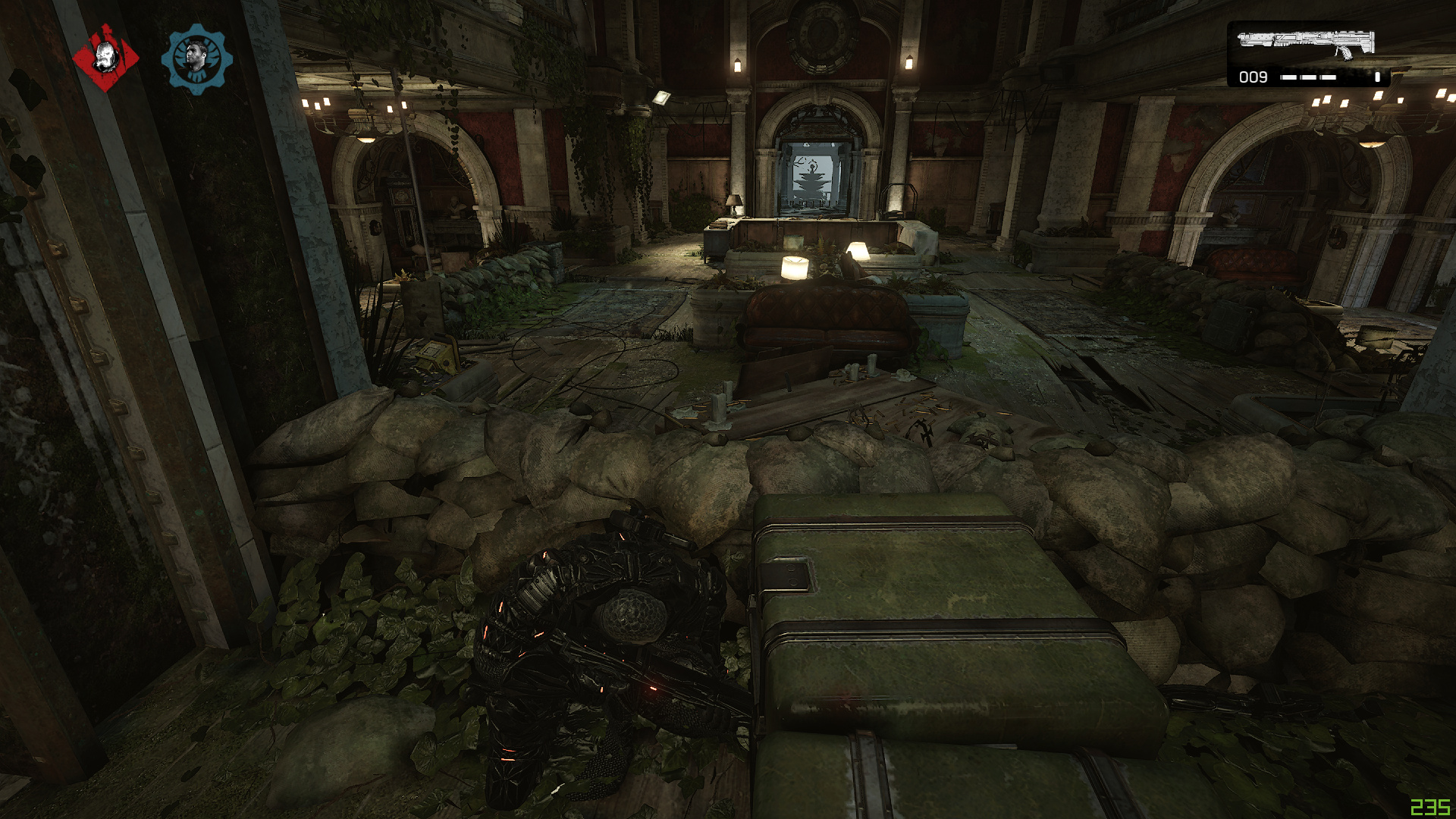Click the red diamond Swarm team emblem

pyautogui.click(x=105, y=58)
